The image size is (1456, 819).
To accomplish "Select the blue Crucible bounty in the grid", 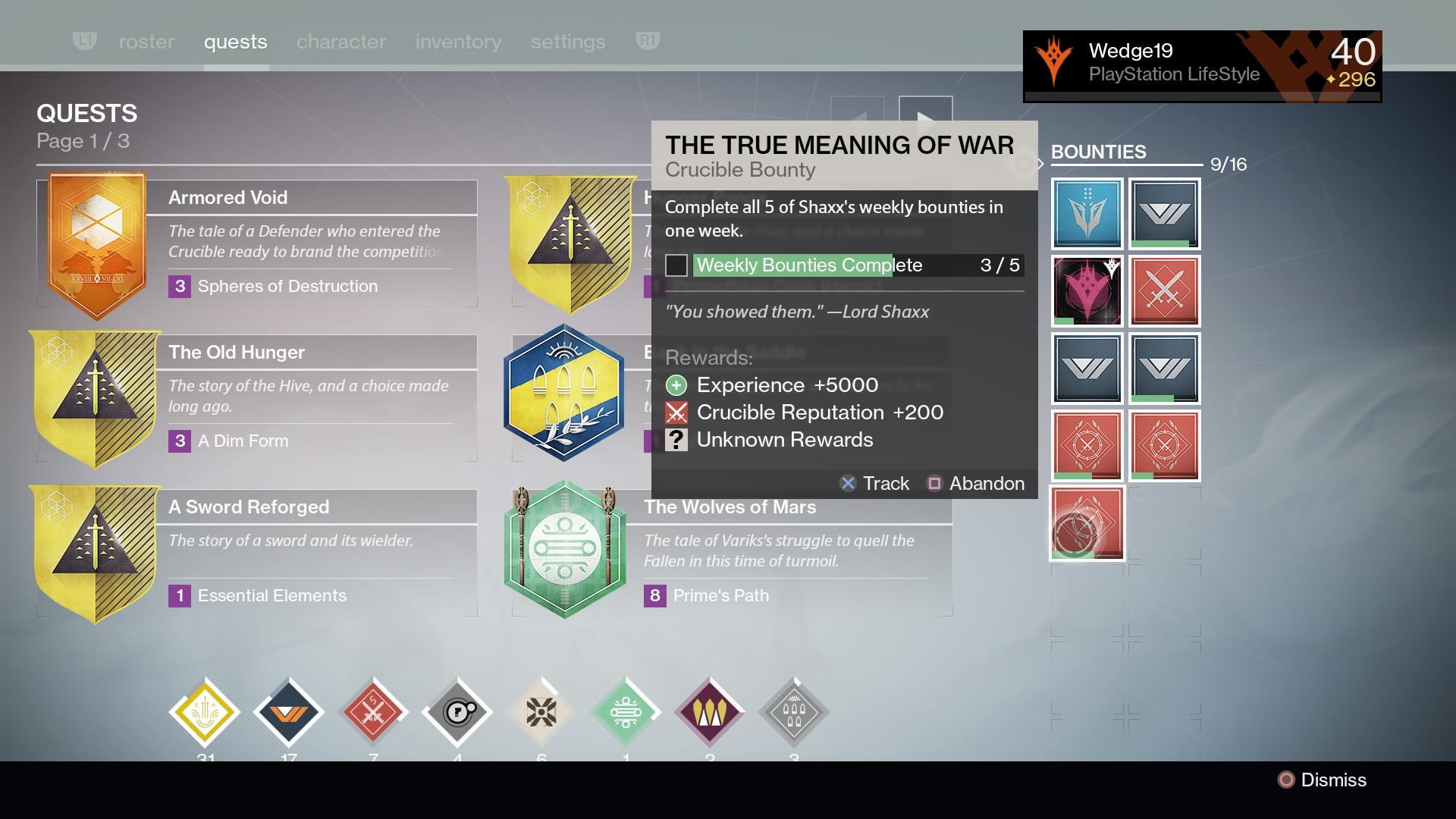I will (1087, 213).
